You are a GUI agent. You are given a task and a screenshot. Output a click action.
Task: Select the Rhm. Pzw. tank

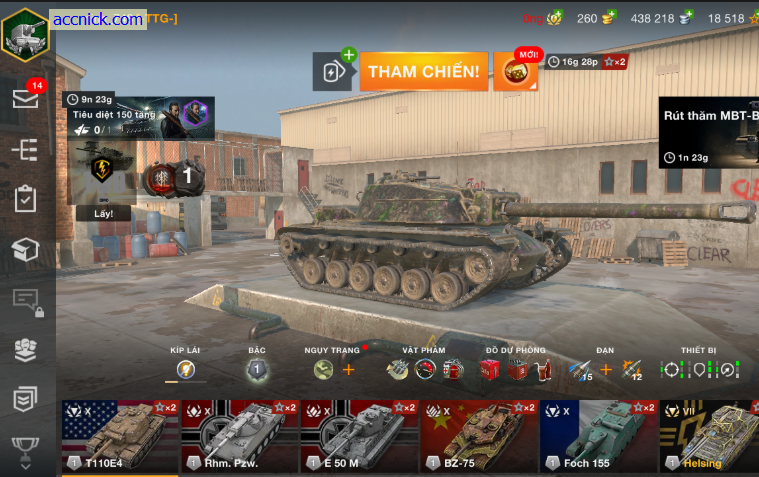[239, 437]
